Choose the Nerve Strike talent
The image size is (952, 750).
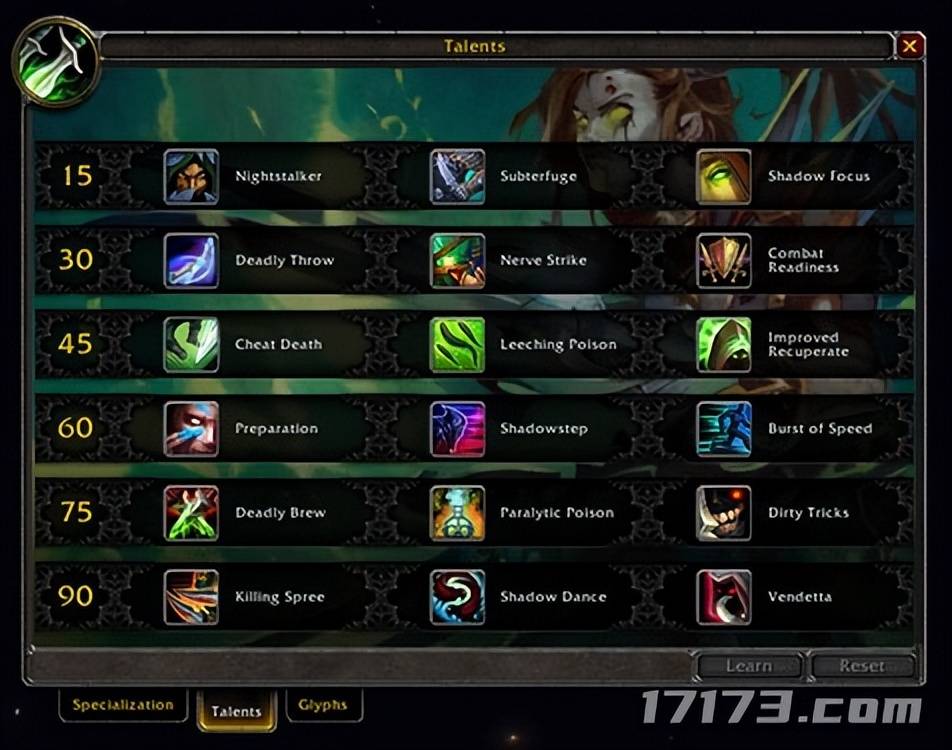coord(458,261)
